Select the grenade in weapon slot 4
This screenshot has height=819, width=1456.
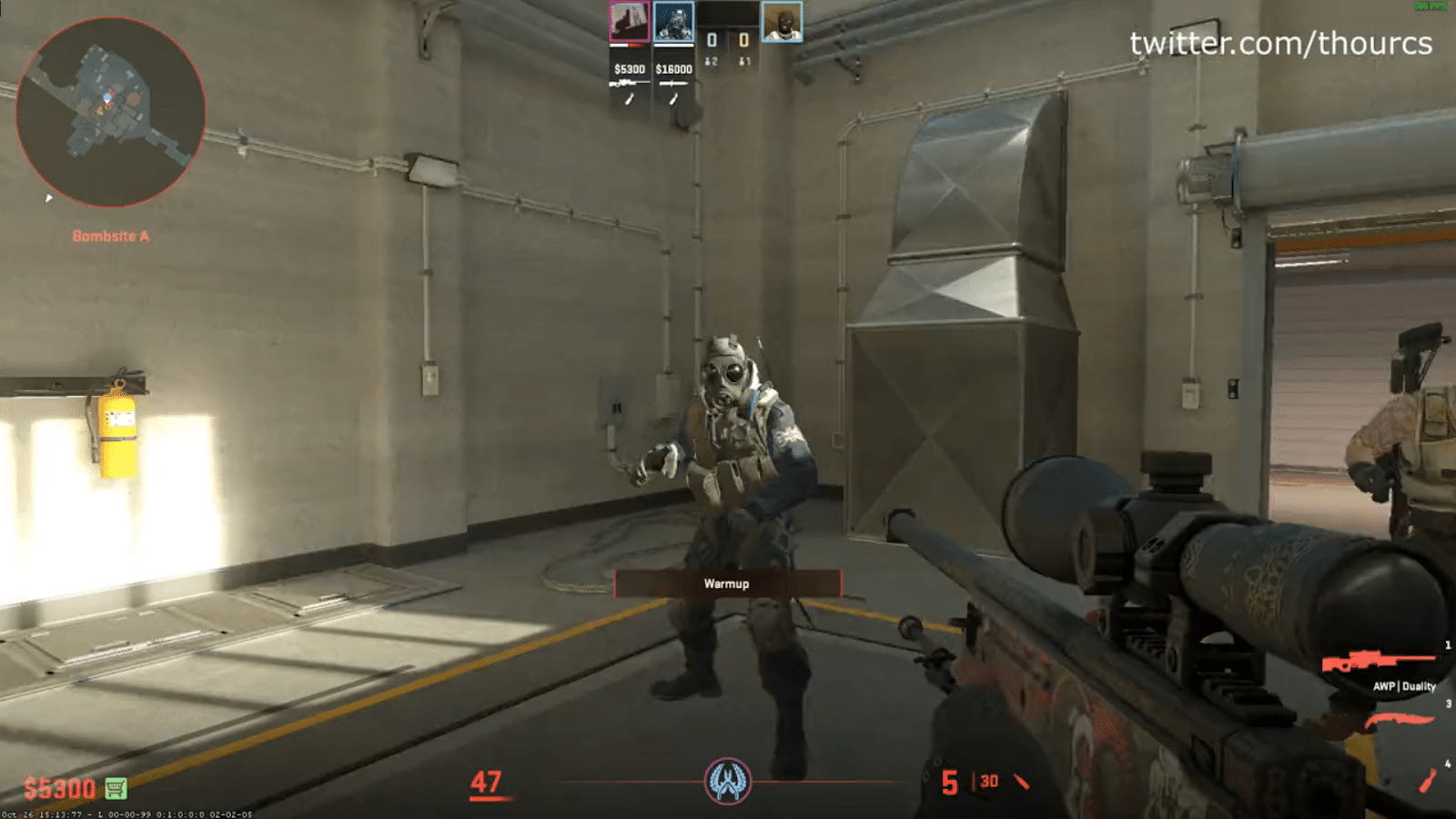1428,780
